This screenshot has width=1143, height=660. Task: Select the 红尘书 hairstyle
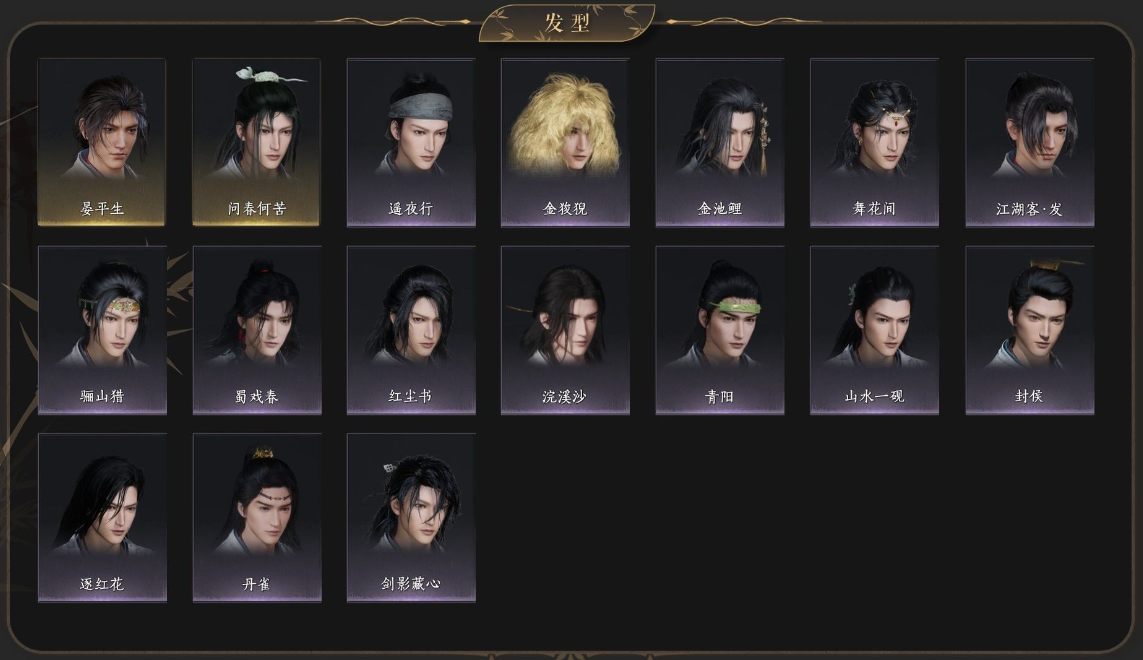click(x=411, y=329)
